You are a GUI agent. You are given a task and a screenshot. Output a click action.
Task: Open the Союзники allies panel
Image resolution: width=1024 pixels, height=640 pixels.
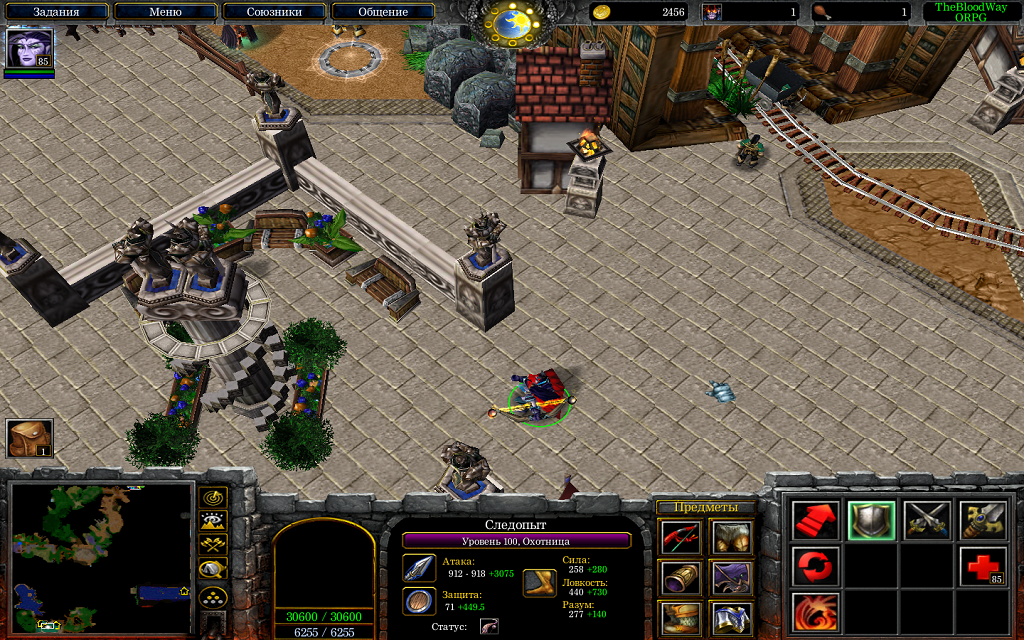(274, 12)
